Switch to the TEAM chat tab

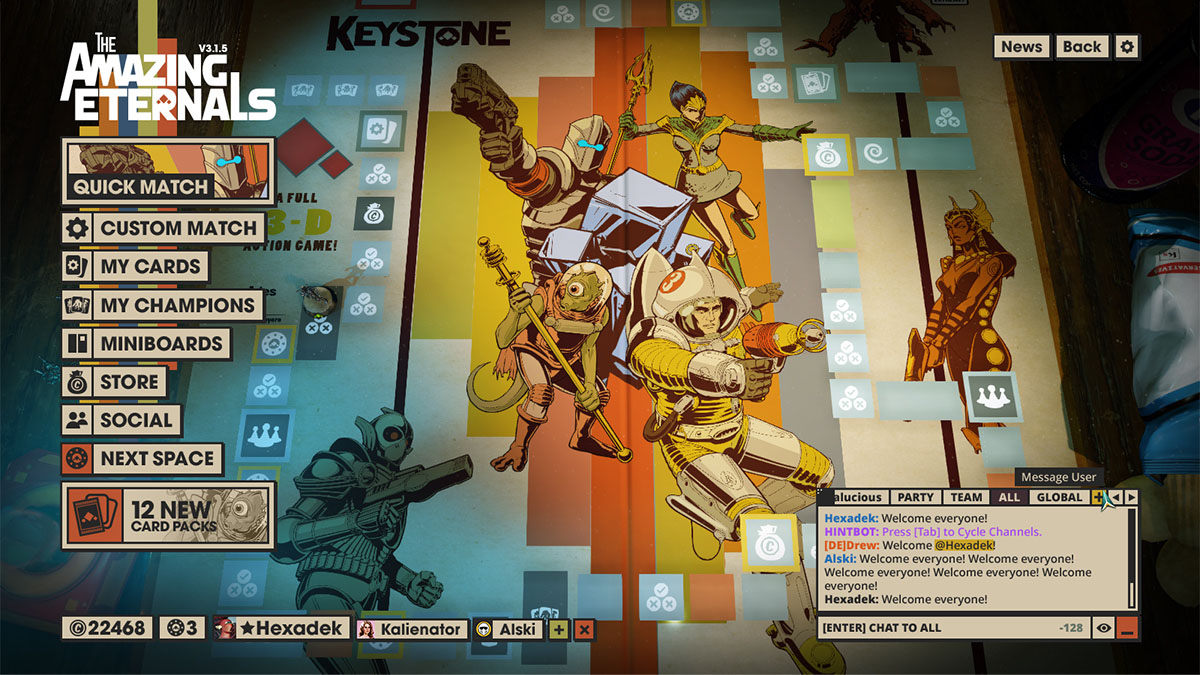[966, 497]
